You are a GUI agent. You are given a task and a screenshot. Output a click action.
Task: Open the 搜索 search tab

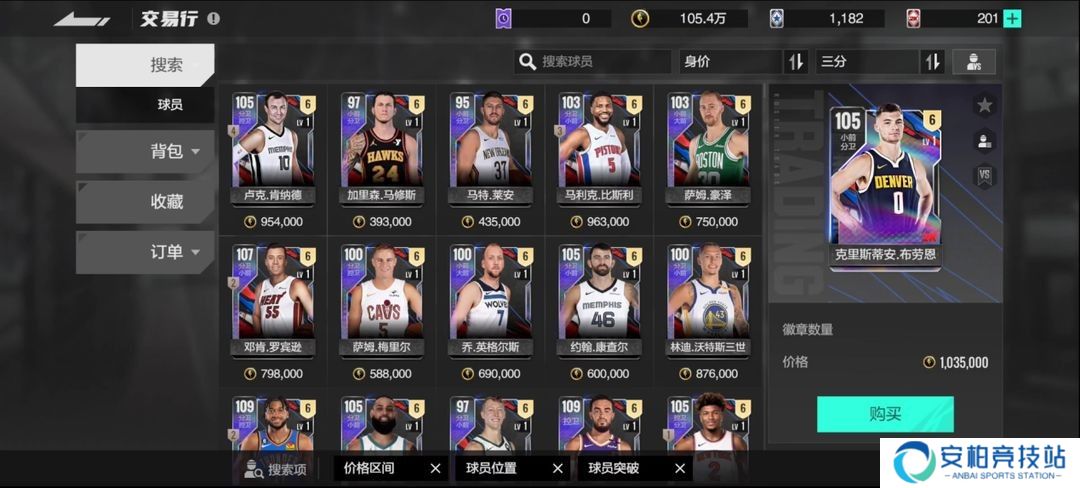coord(145,65)
